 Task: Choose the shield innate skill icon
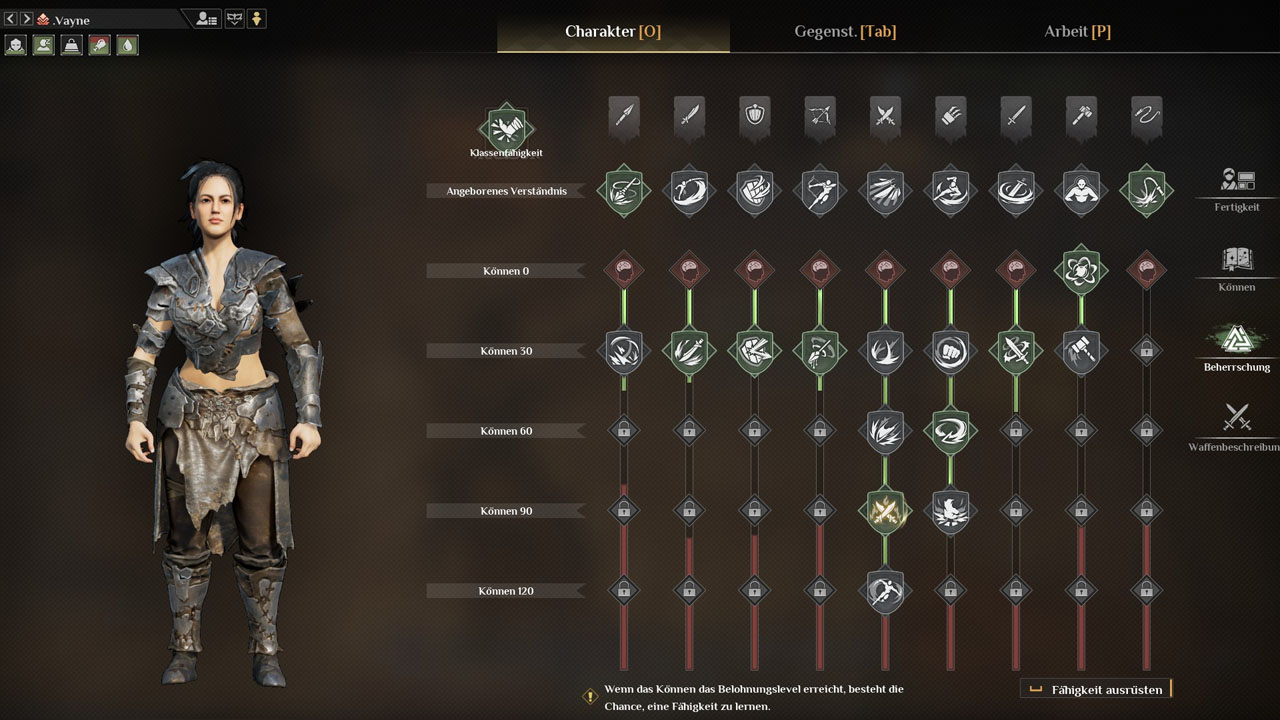(754, 190)
